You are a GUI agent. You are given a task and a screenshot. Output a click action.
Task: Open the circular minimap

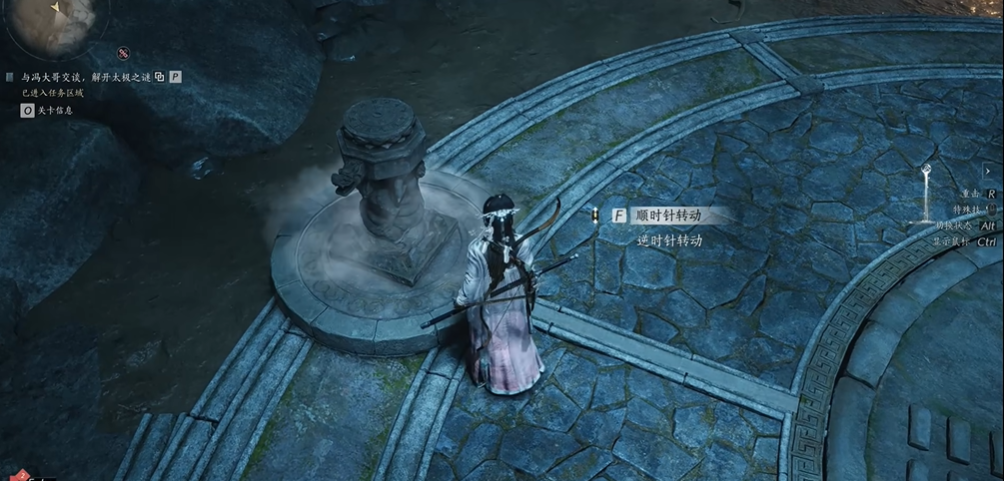click(x=50, y=24)
